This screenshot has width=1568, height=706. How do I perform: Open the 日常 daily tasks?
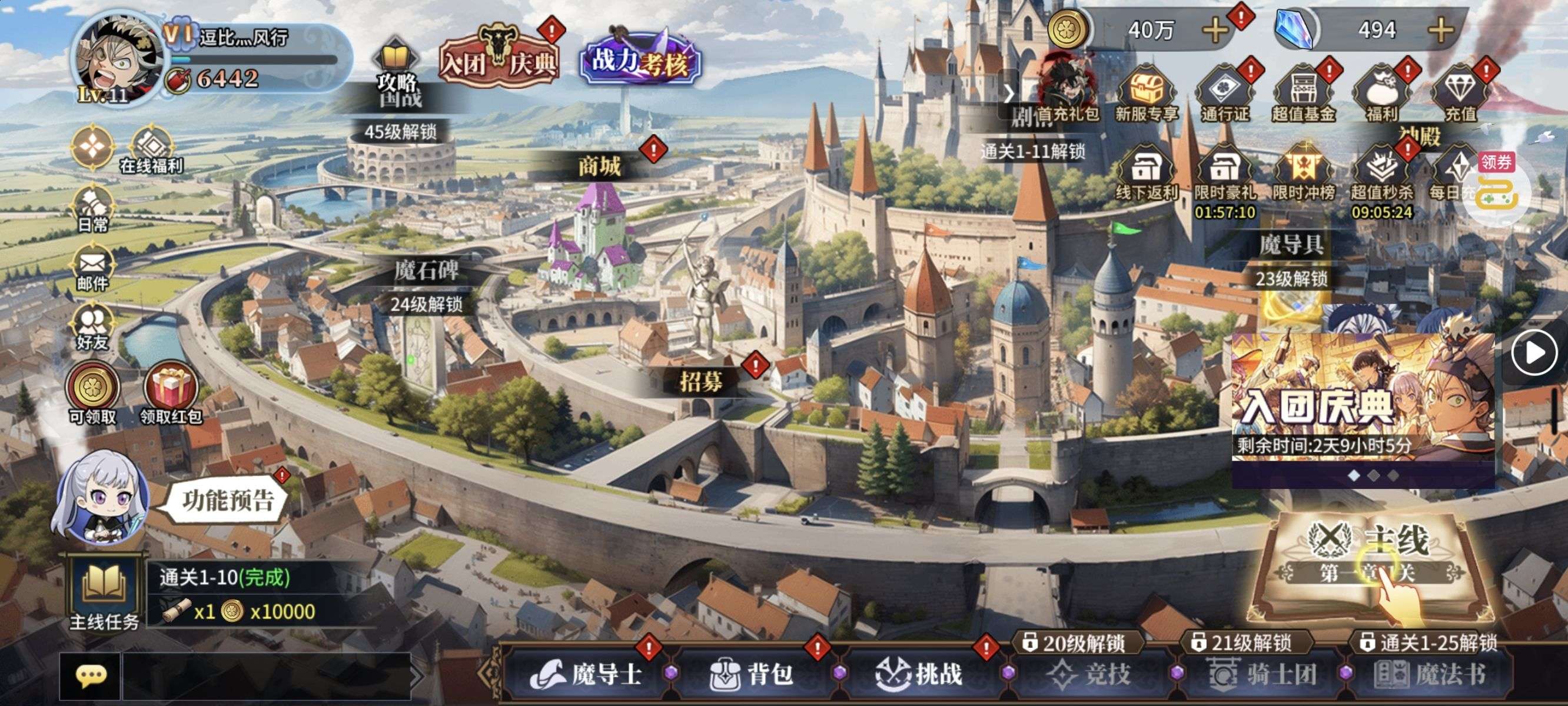(92, 209)
